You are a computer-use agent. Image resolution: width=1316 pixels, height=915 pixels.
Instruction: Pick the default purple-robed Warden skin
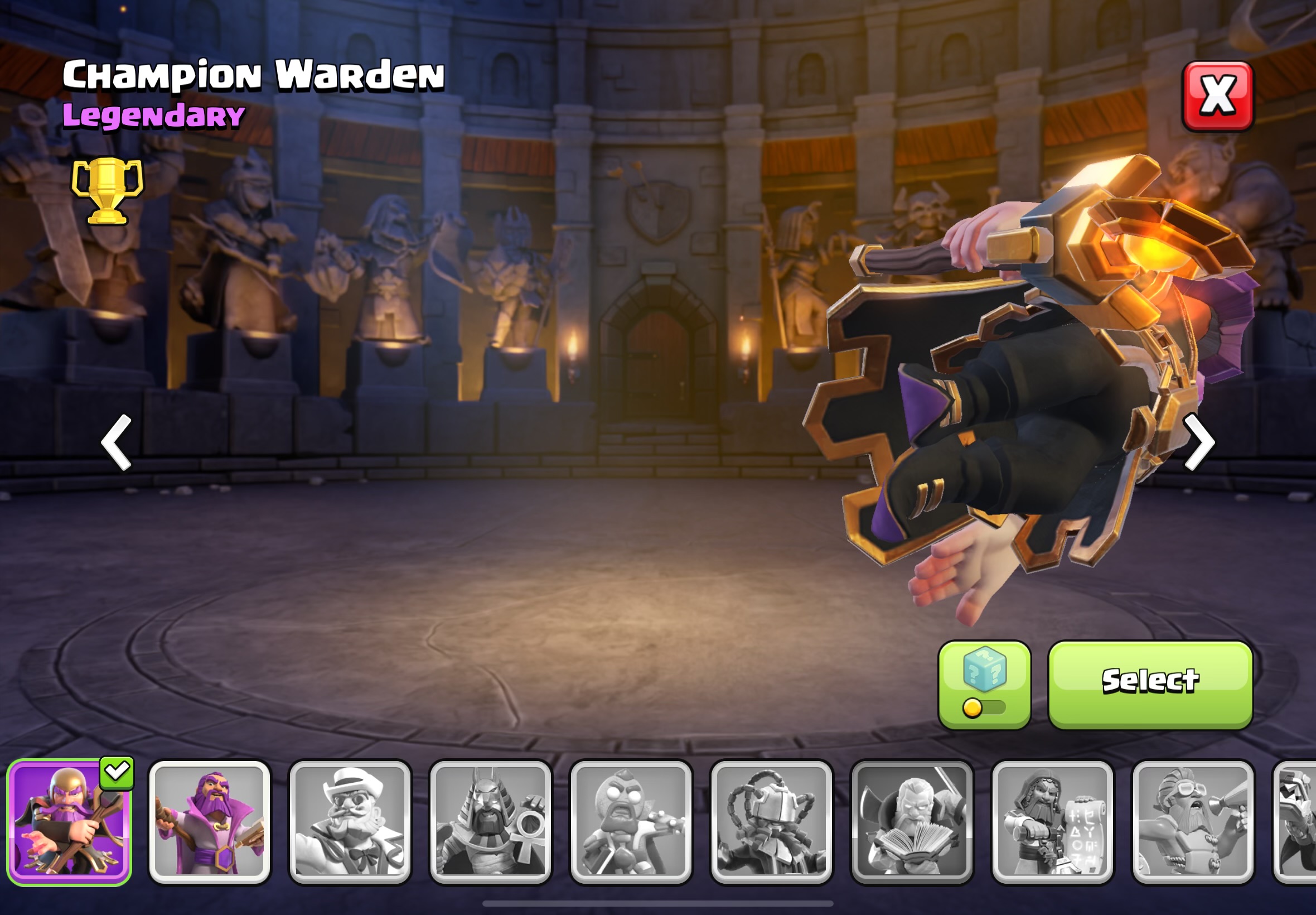(209, 822)
